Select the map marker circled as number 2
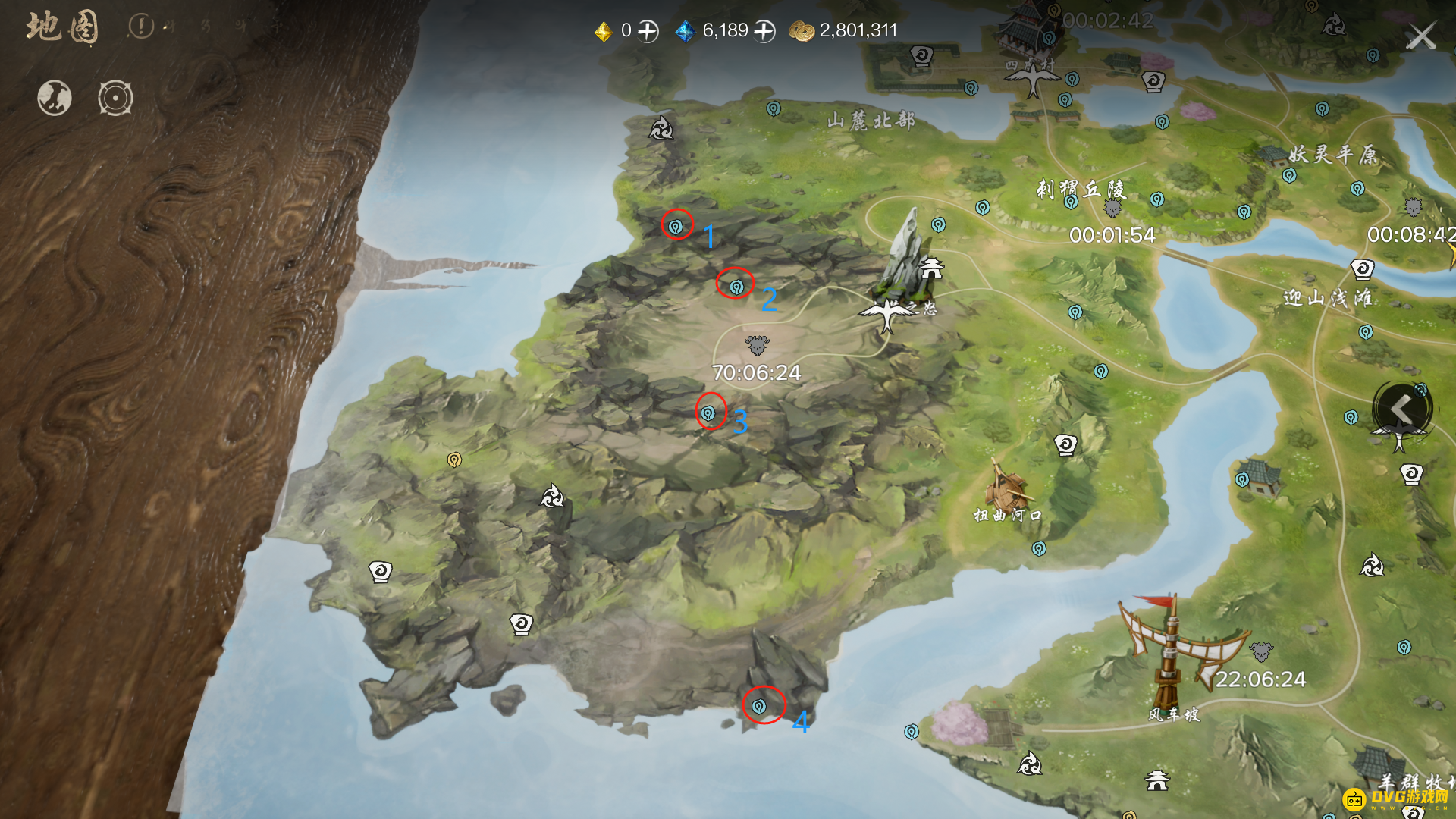The width and height of the screenshot is (1456, 819). [x=736, y=287]
